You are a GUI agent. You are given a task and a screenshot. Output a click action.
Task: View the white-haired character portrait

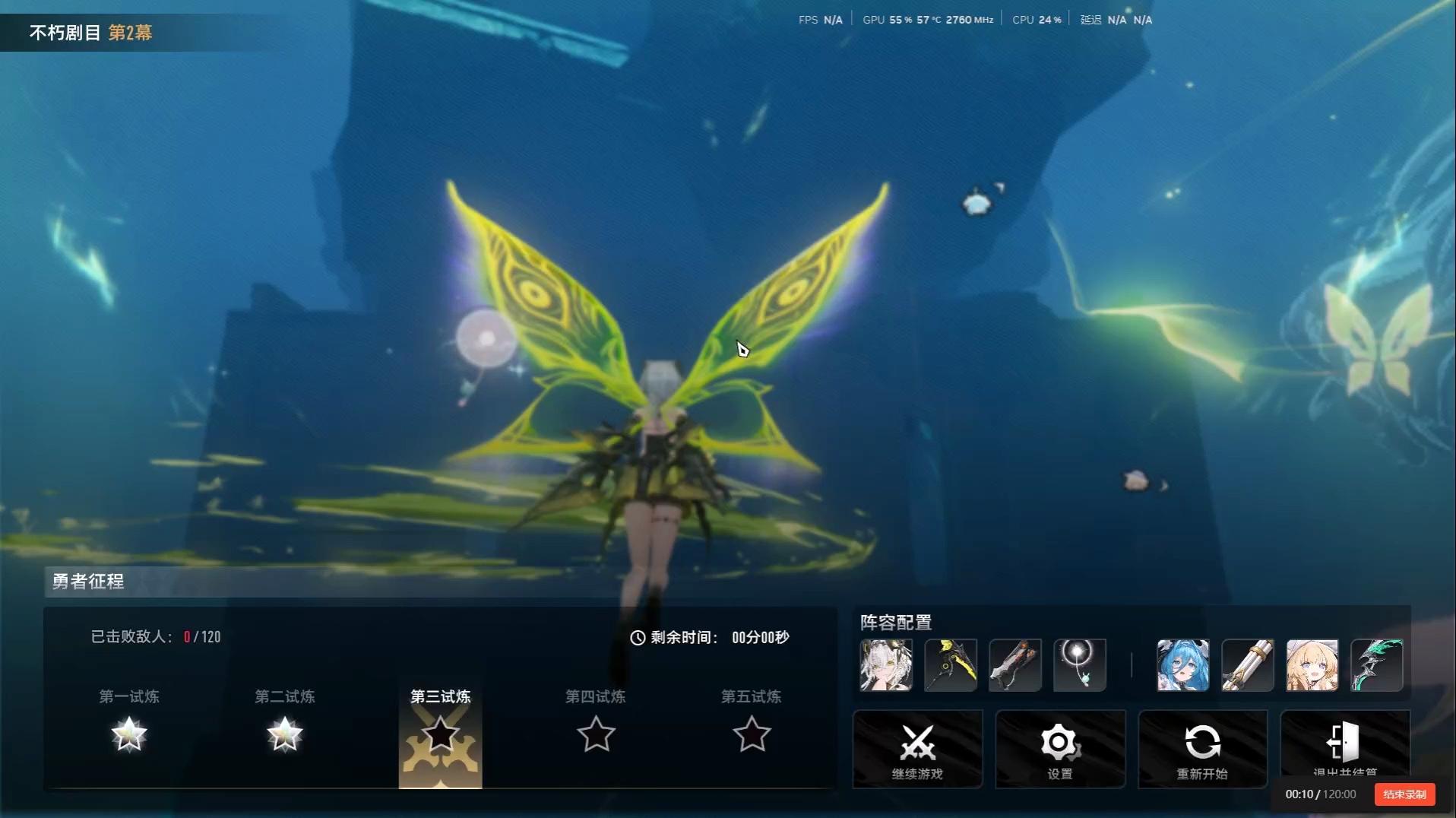click(x=886, y=665)
